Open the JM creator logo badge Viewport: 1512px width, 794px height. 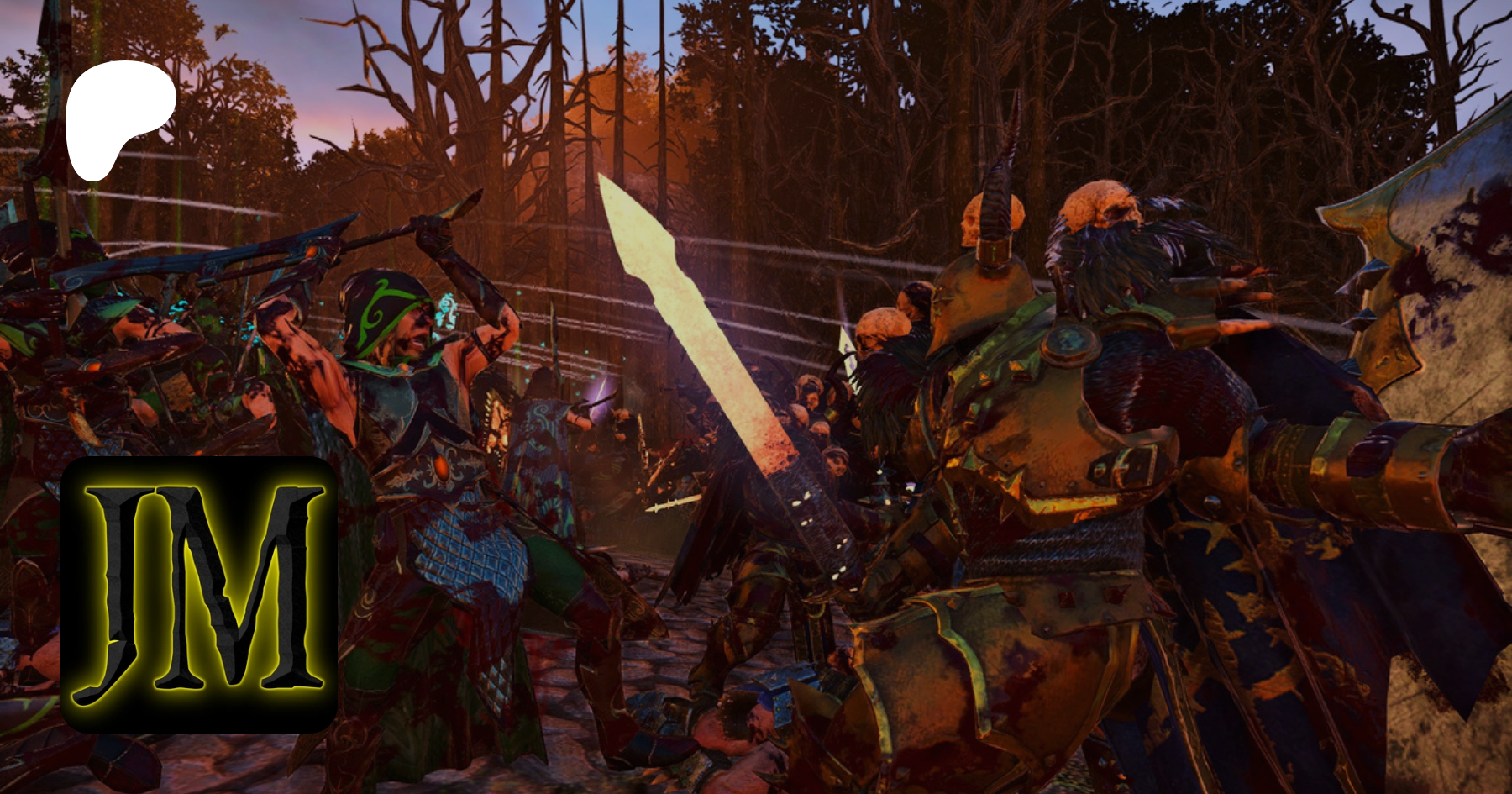[199, 594]
